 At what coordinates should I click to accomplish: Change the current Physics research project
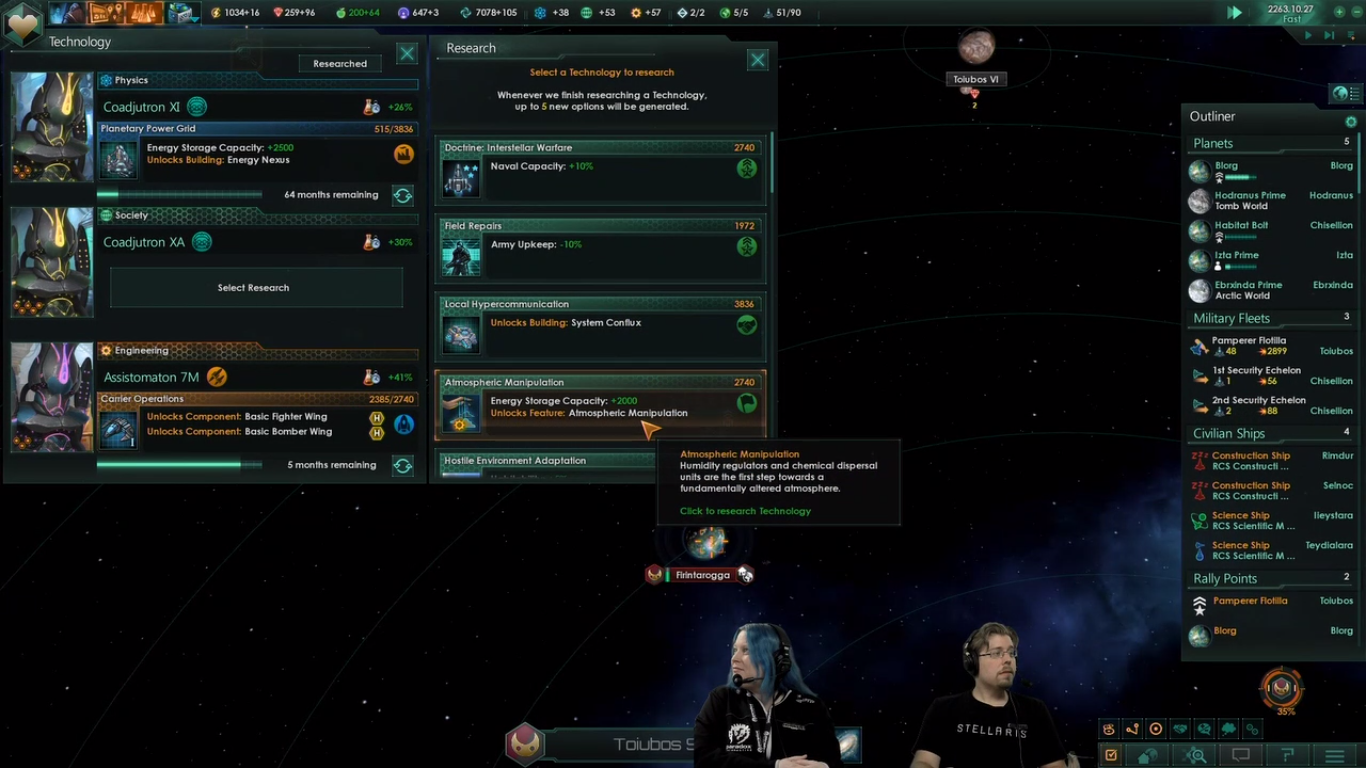[403, 195]
